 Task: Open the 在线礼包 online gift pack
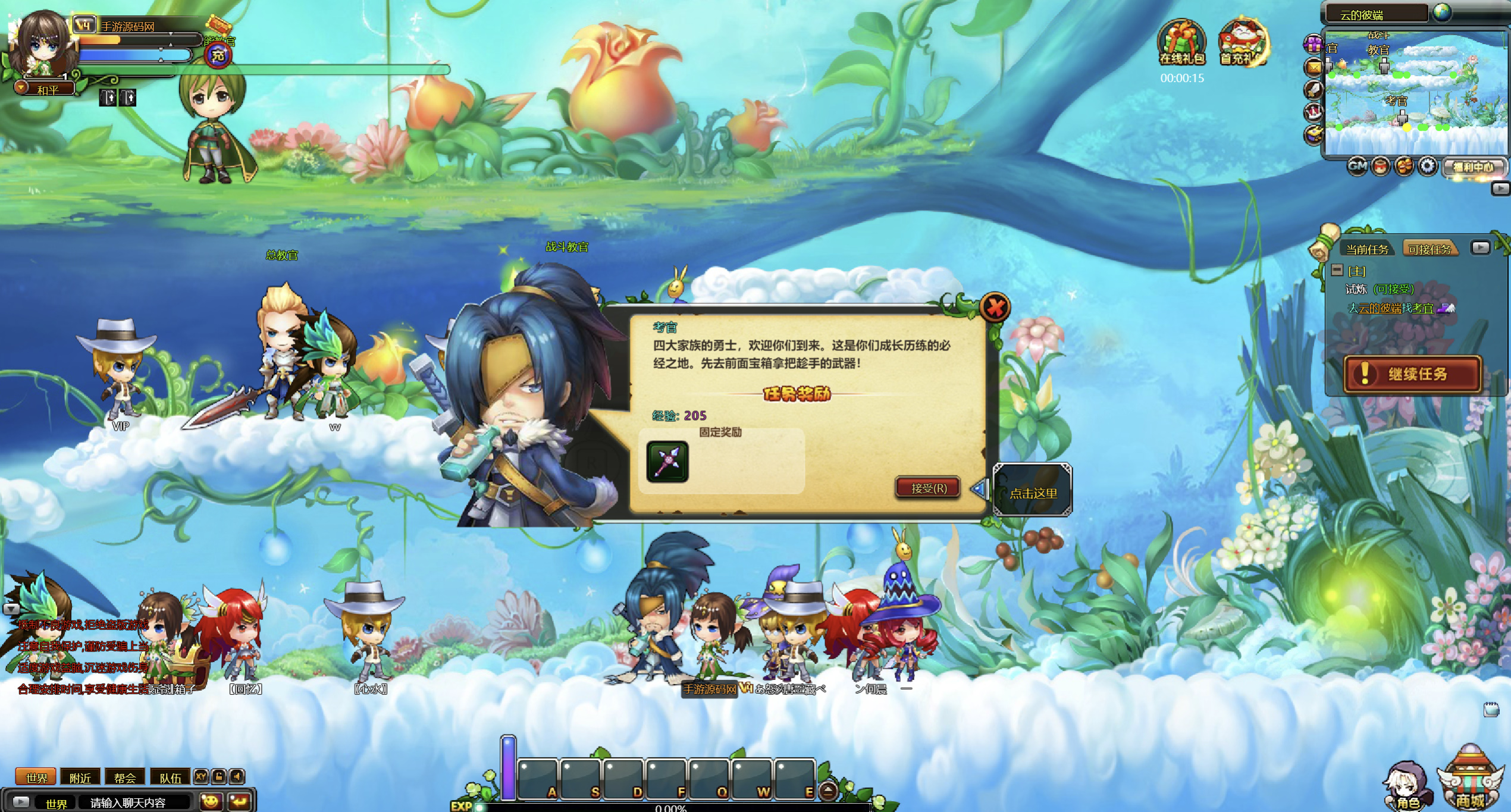pyautogui.click(x=1182, y=43)
